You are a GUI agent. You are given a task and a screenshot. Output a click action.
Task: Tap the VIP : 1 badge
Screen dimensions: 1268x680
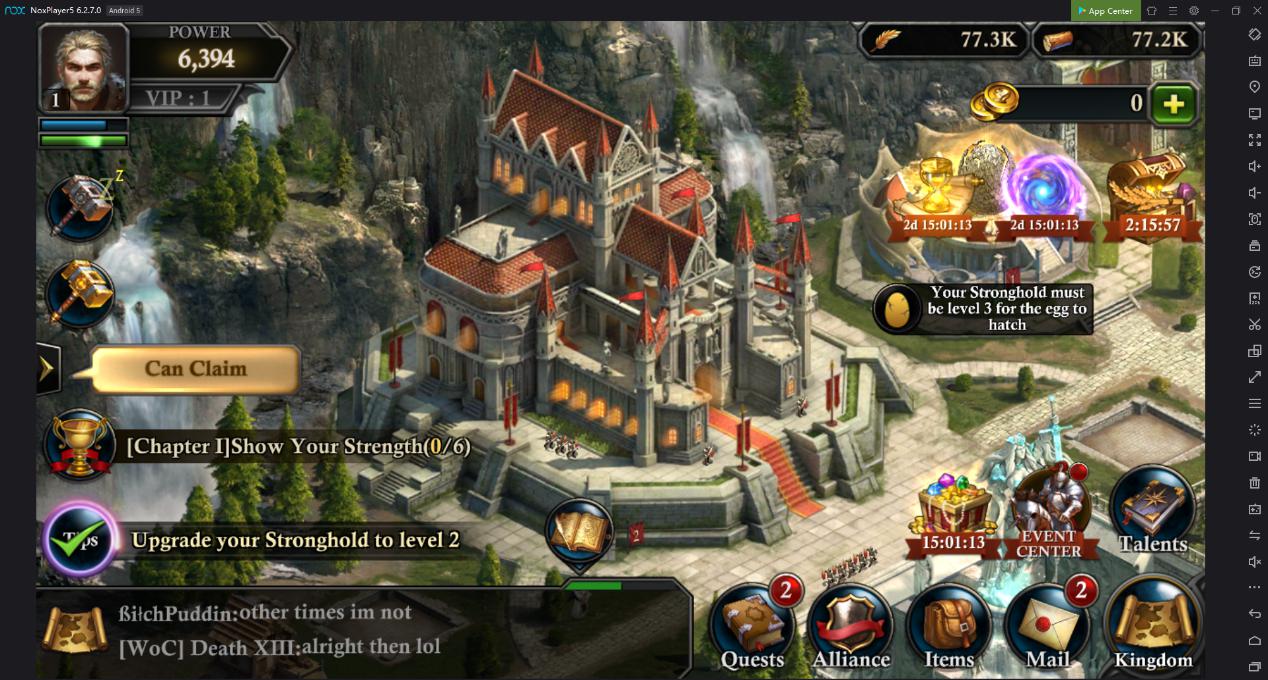click(178, 98)
